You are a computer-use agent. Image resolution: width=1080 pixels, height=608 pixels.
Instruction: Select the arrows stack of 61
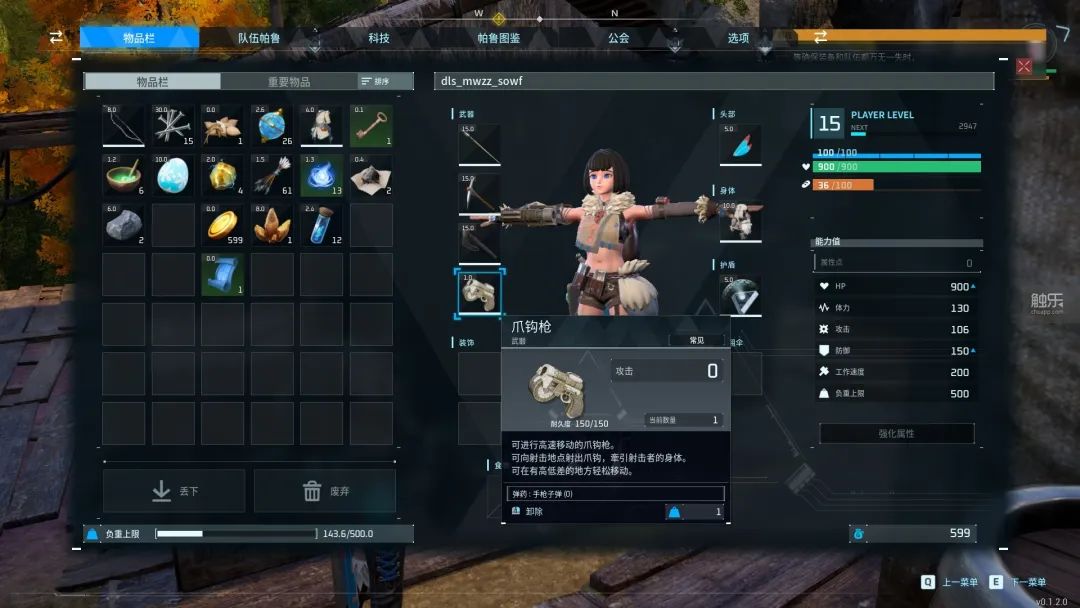click(x=272, y=176)
